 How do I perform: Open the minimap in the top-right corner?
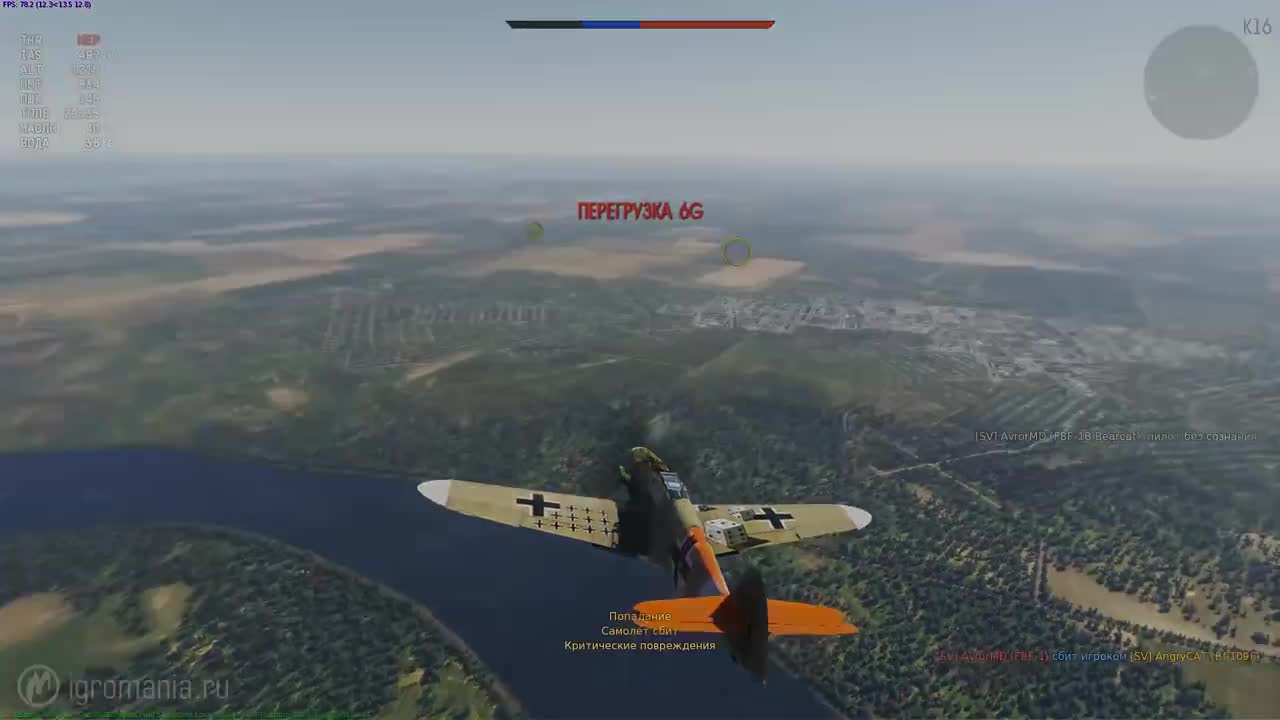coord(1200,82)
